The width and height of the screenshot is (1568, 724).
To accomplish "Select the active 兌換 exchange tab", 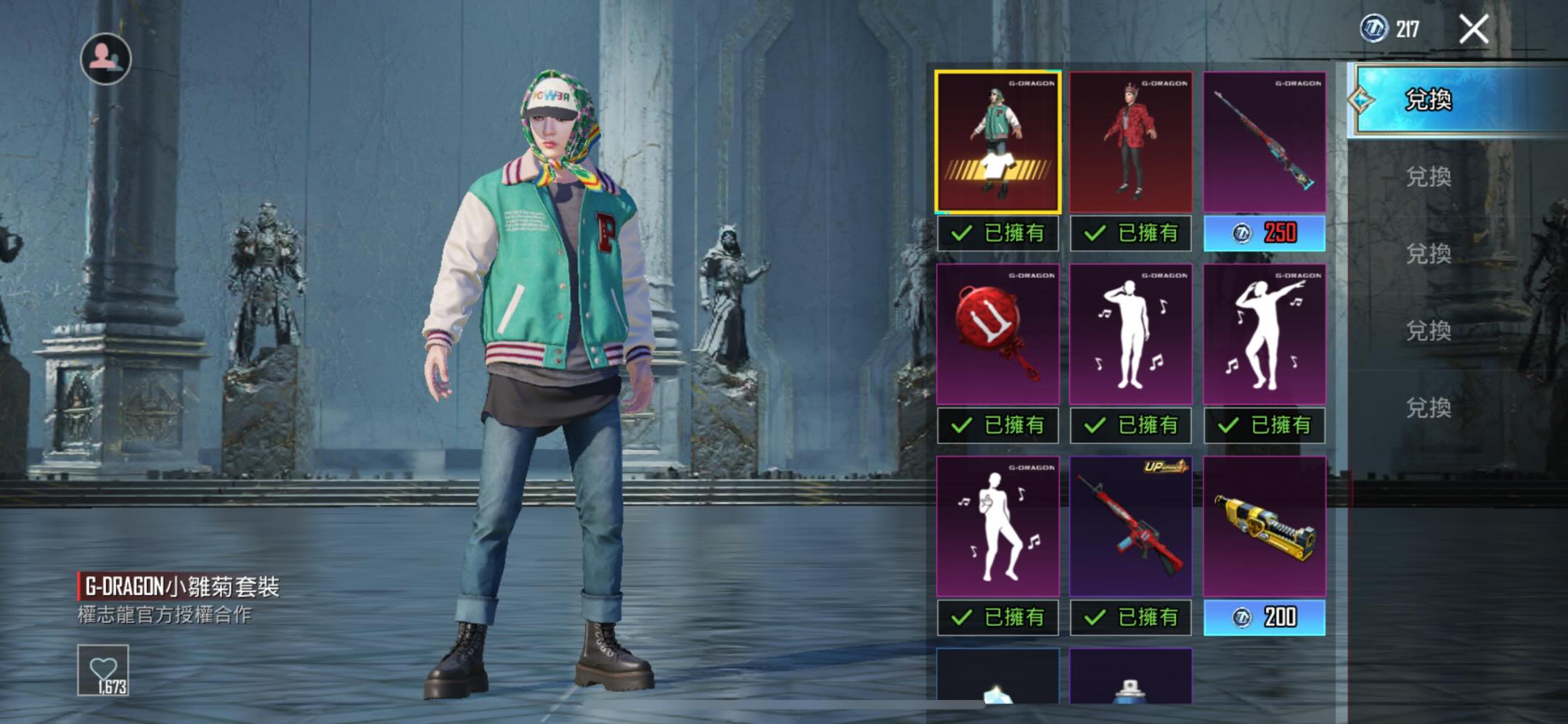I will tap(1429, 99).
